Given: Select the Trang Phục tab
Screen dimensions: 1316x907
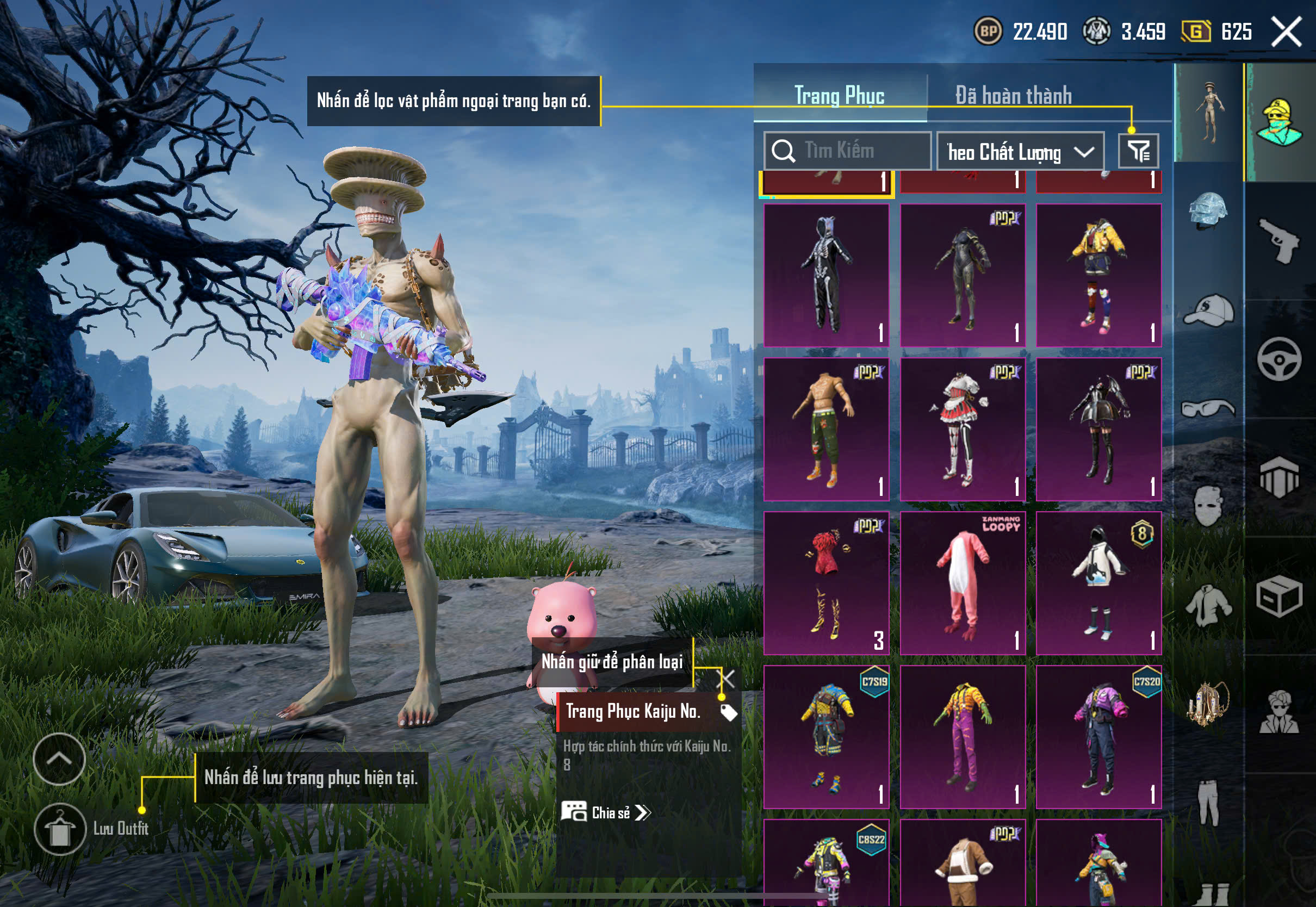Looking at the screenshot, I should [839, 96].
